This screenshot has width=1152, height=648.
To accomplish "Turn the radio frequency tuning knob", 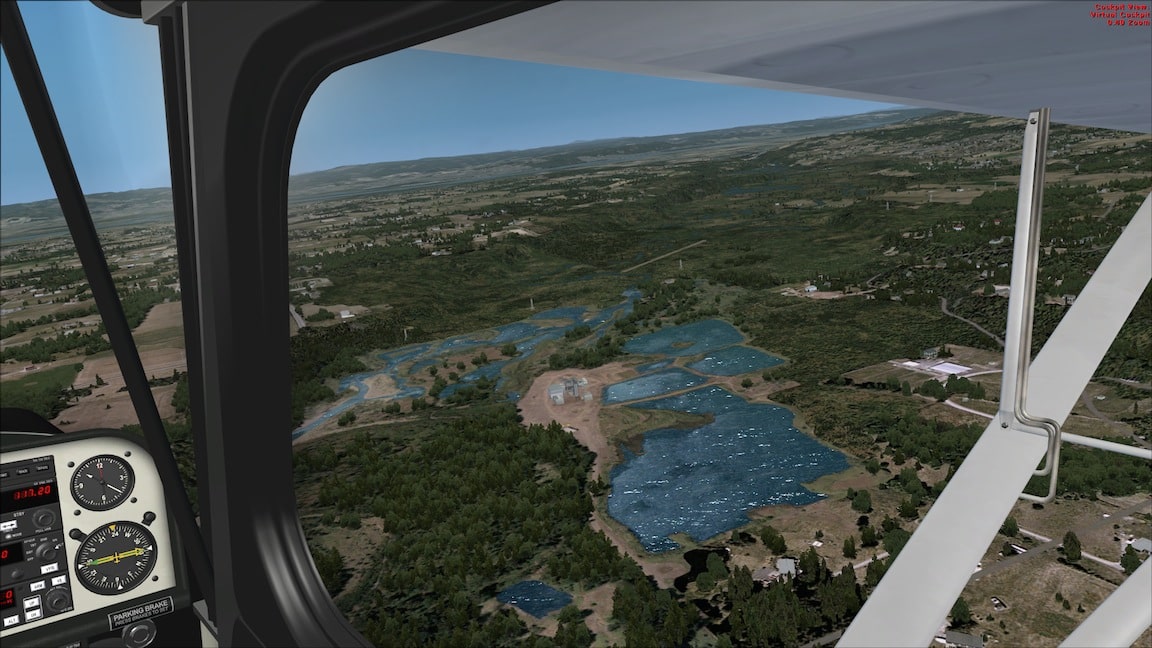I will (x=43, y=518).
